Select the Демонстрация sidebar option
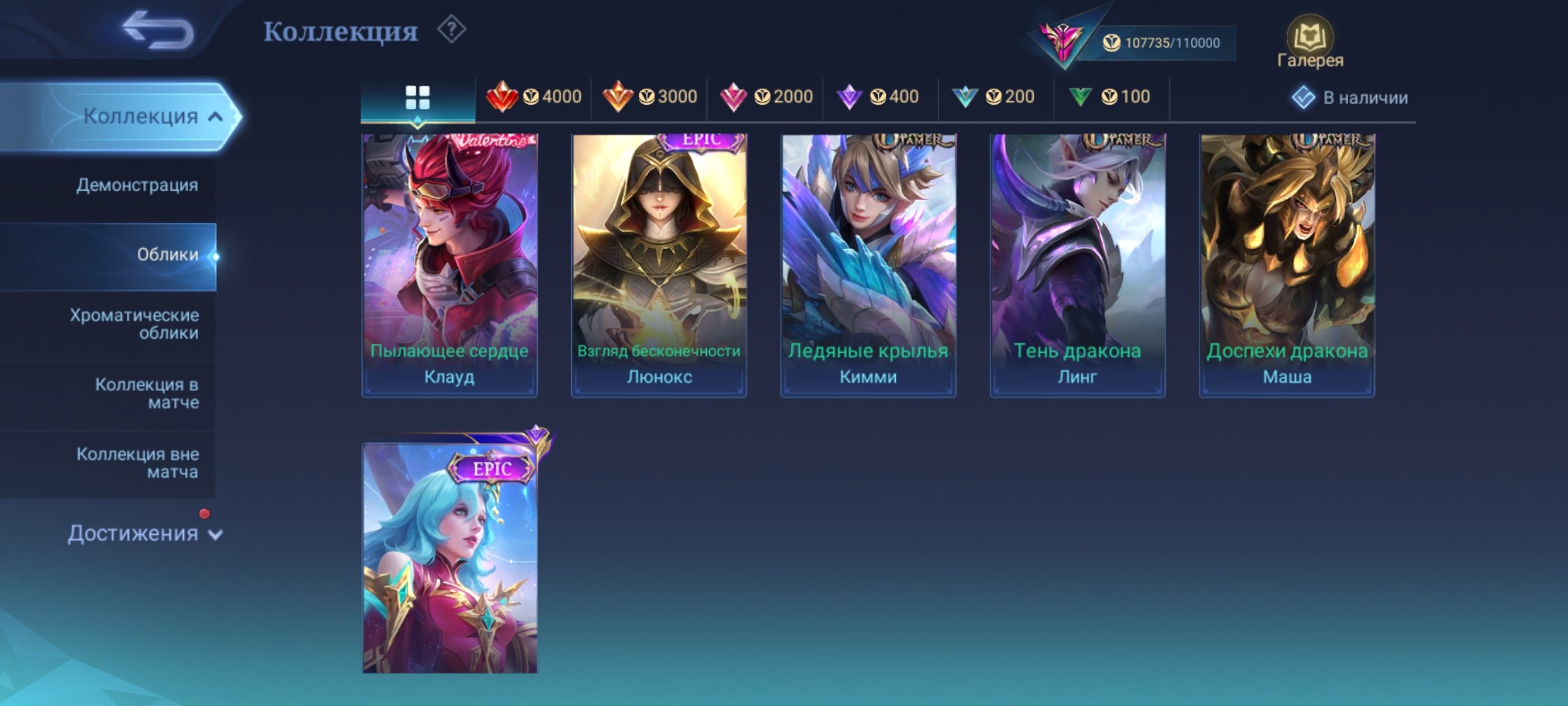This screenshot has width=1568, height=706. coord(137,185)
